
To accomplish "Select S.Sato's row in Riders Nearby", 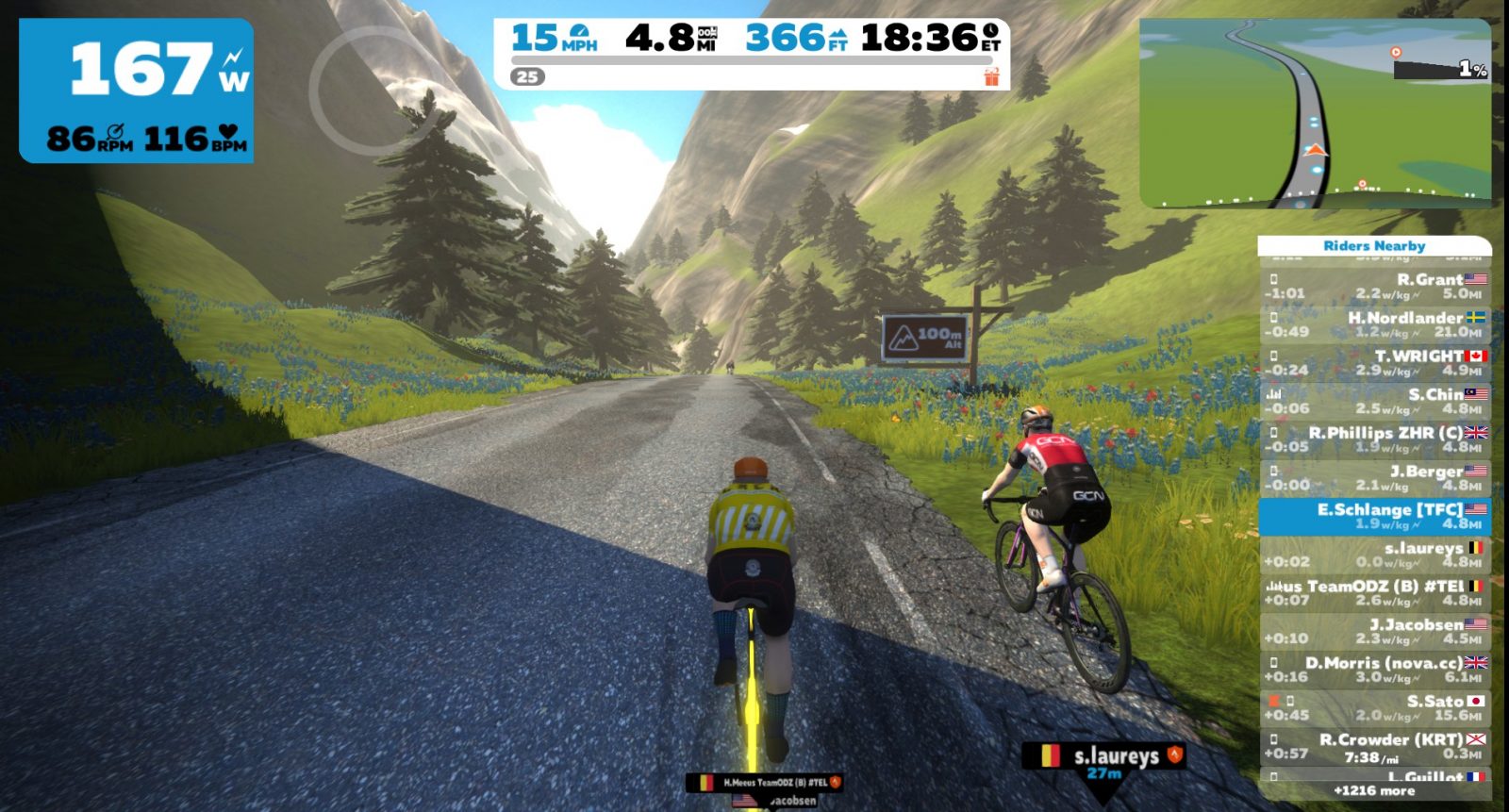I will coord(1375,708).
